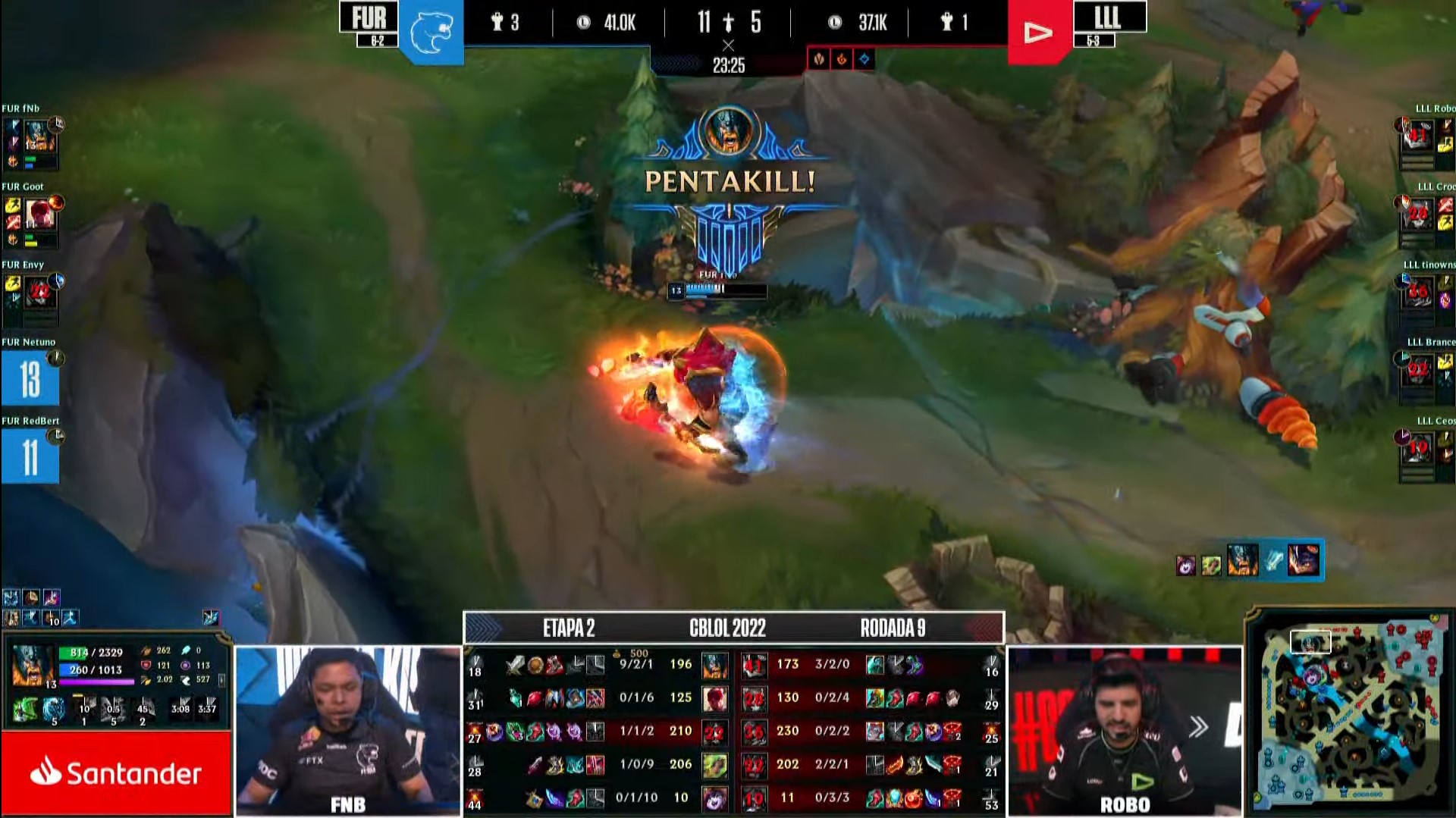Click the LOUD team logo
This screenshot has width=1456, height=818.
click(x=1040, y=31)
